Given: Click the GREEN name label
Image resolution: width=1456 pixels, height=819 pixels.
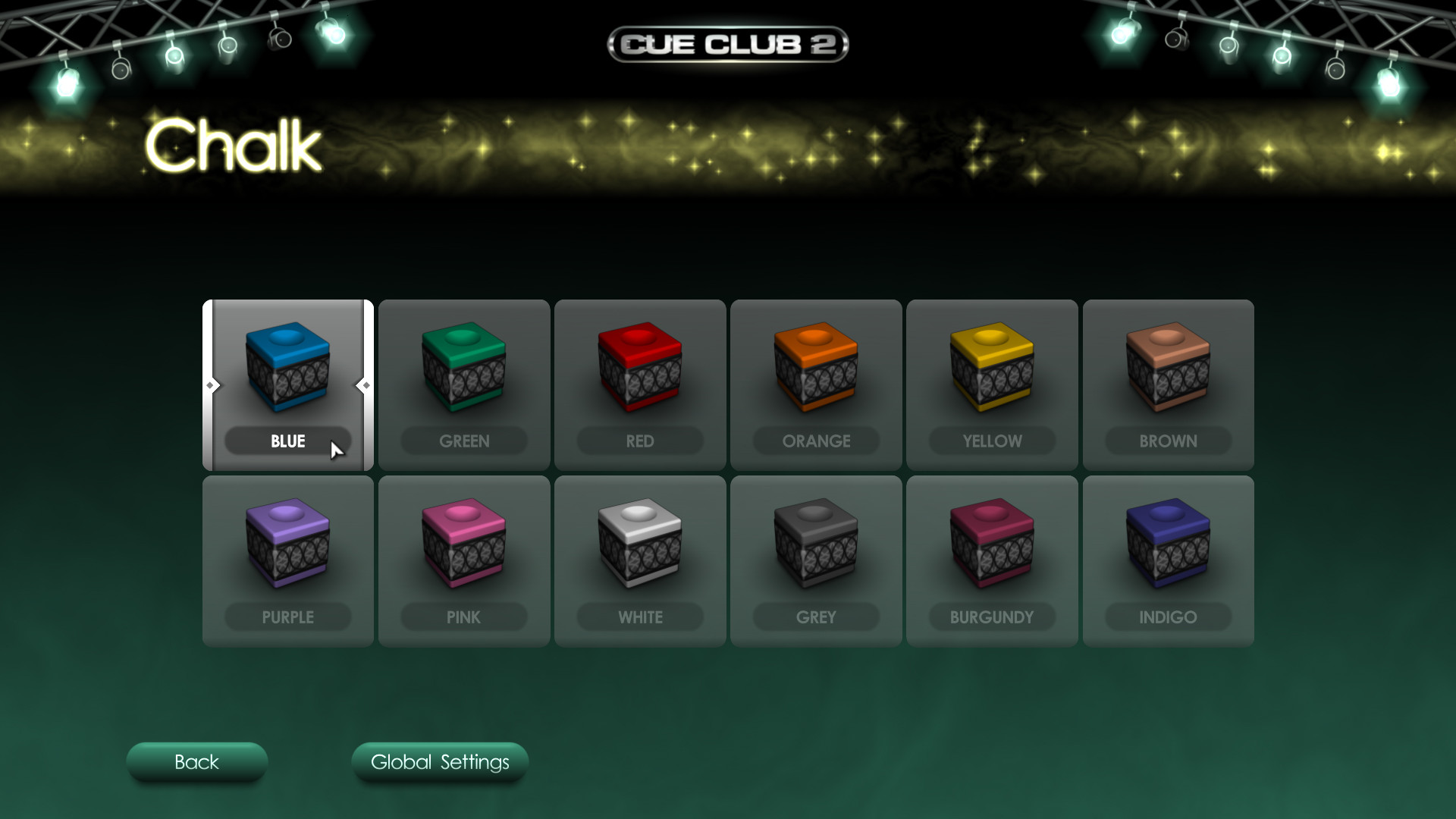Looking at the screenshot, I should (x=463, y=441).
